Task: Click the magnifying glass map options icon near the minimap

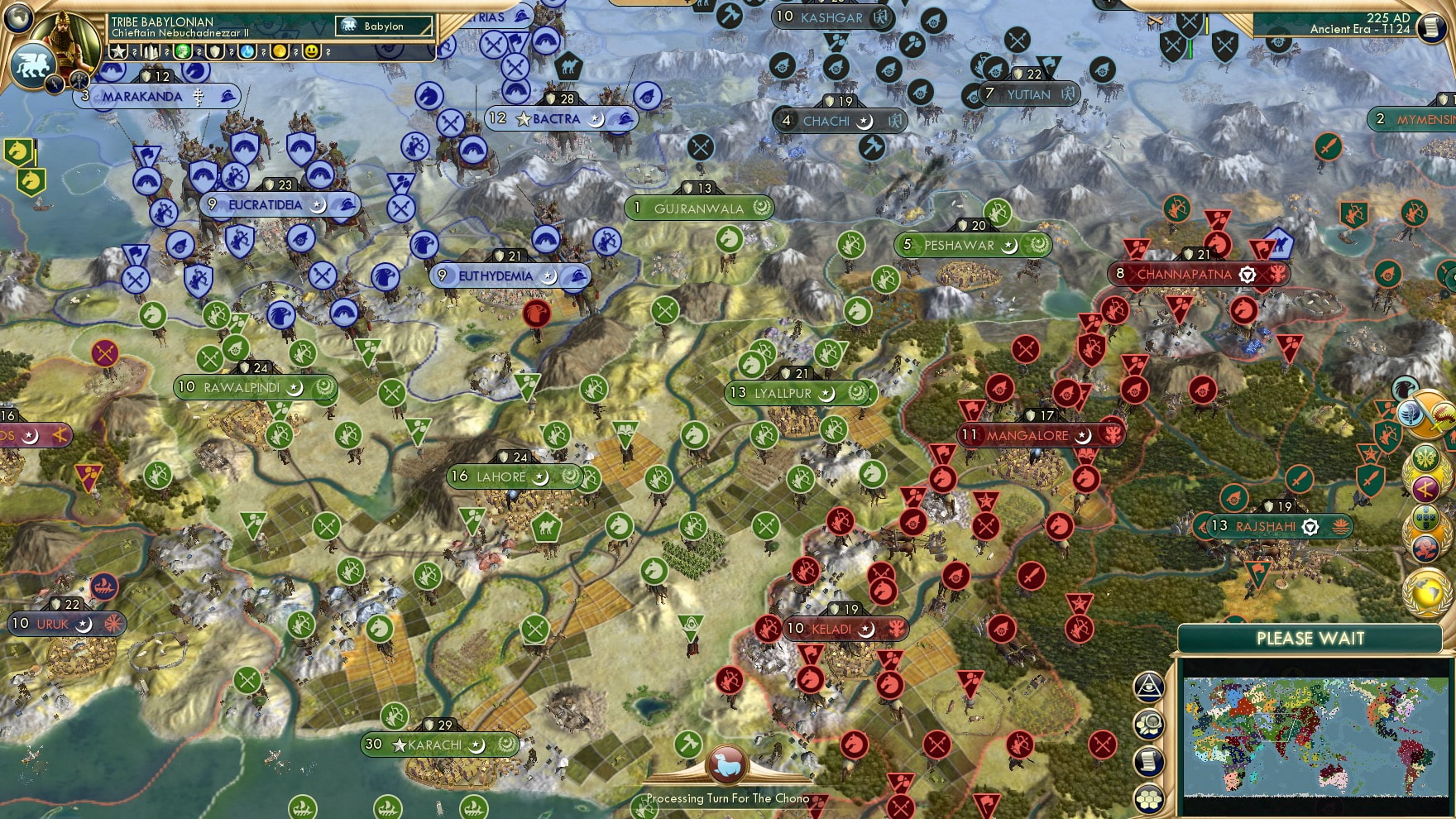Action: (1148, 724)
